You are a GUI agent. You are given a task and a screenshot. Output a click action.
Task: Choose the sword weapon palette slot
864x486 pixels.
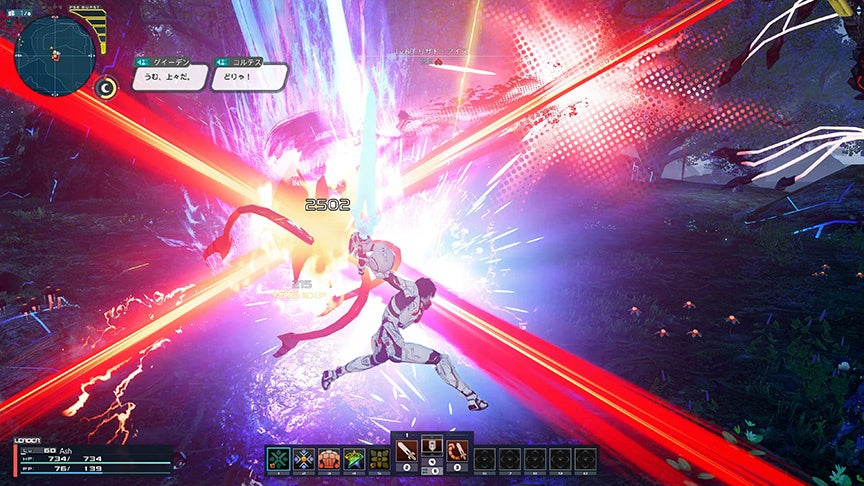(x=408, y=452)
